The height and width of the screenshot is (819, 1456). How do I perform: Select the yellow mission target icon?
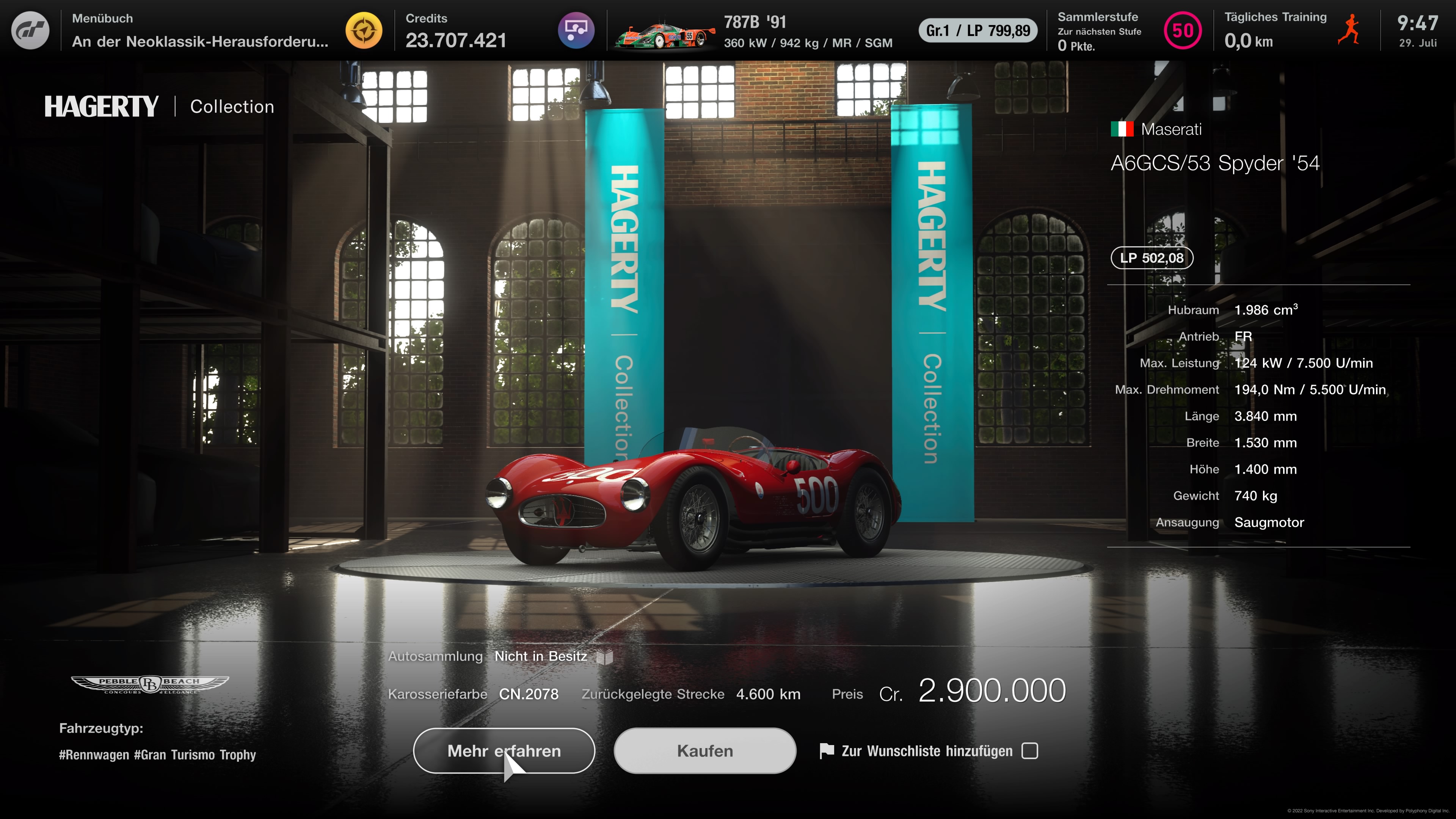364,30
